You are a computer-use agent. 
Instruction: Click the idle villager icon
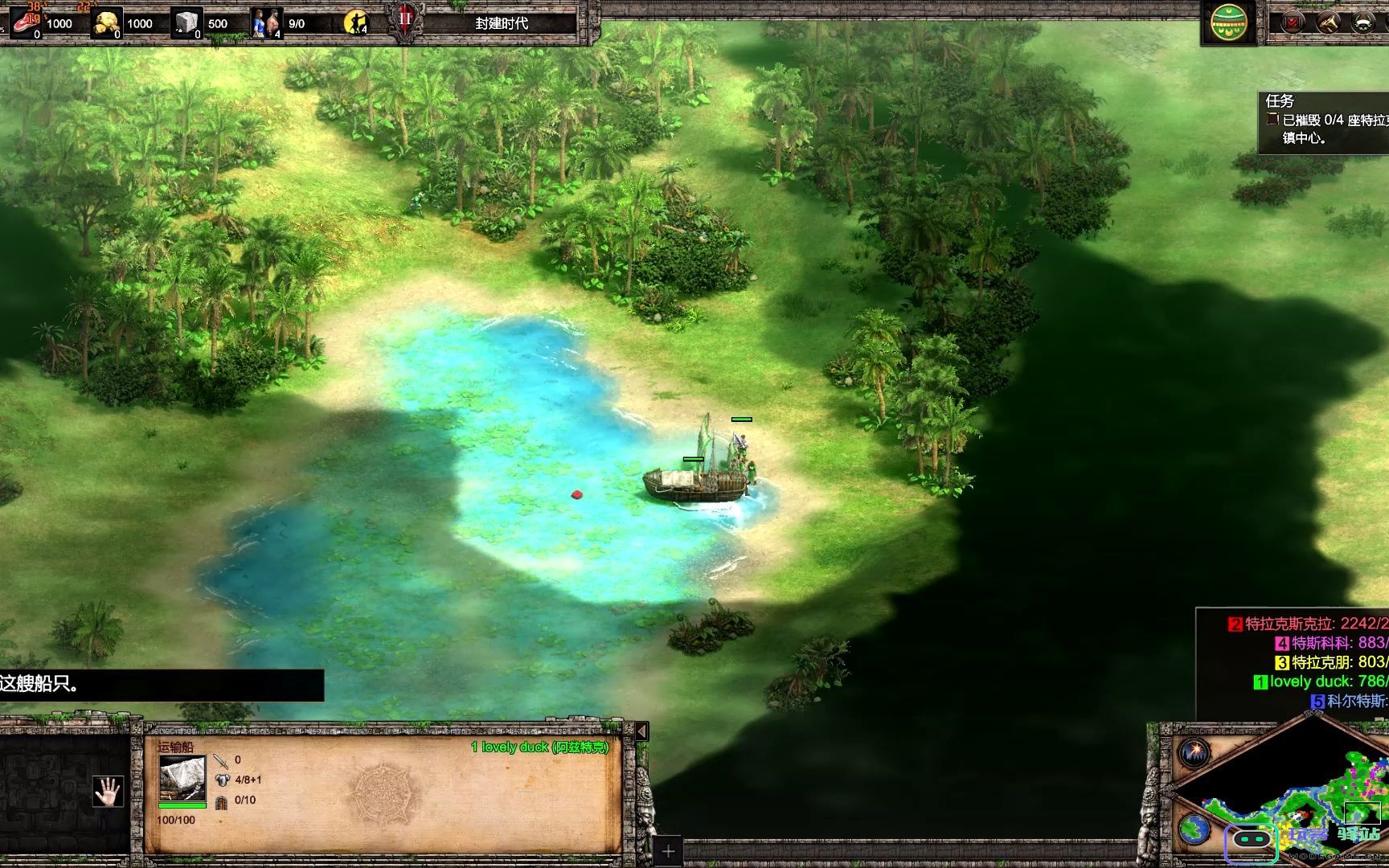[354, 23]
